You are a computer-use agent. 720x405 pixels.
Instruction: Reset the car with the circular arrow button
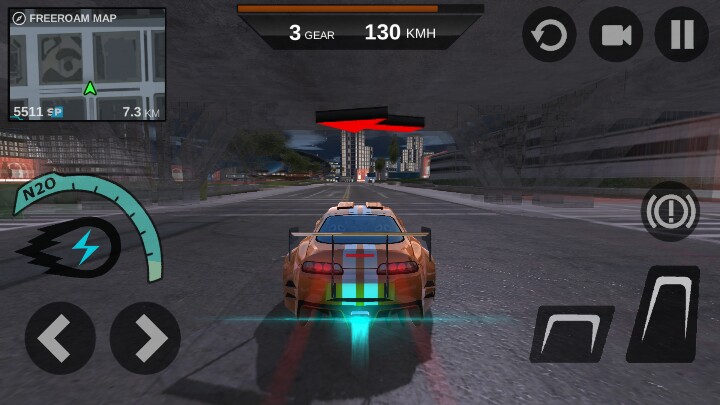click(x=549, y=35)
